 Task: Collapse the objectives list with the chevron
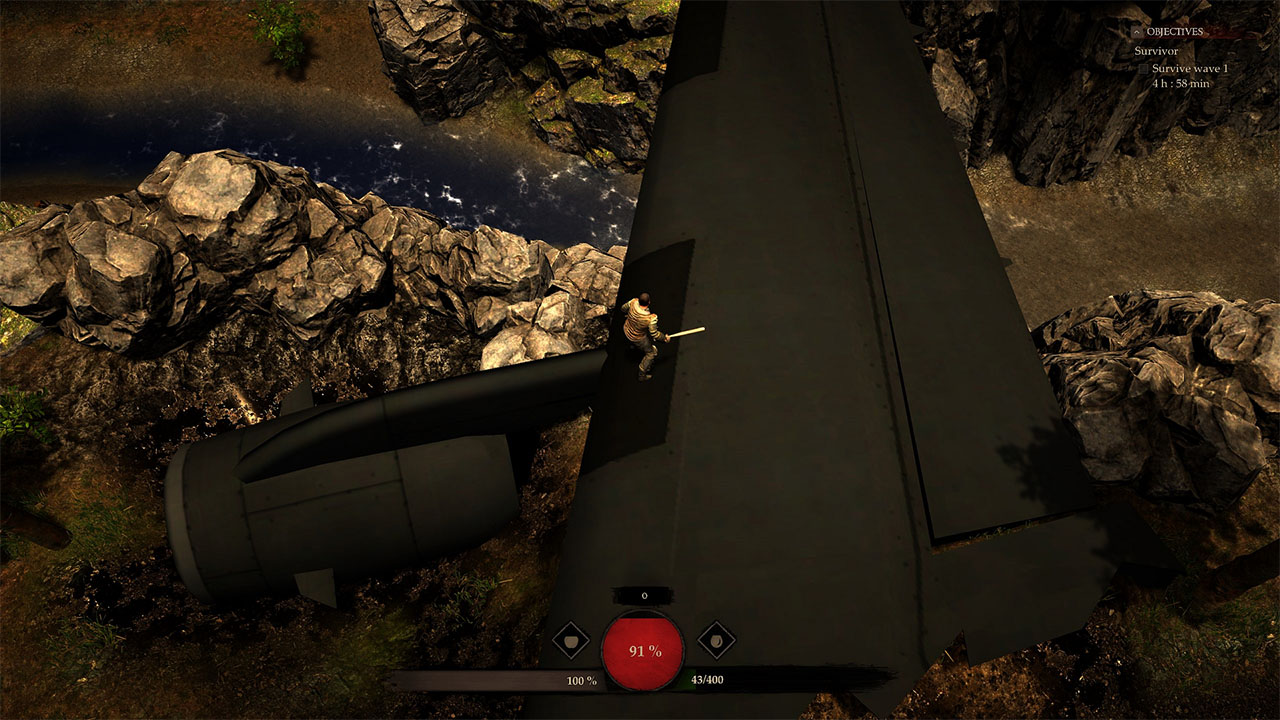click(x=1137, y=31)
